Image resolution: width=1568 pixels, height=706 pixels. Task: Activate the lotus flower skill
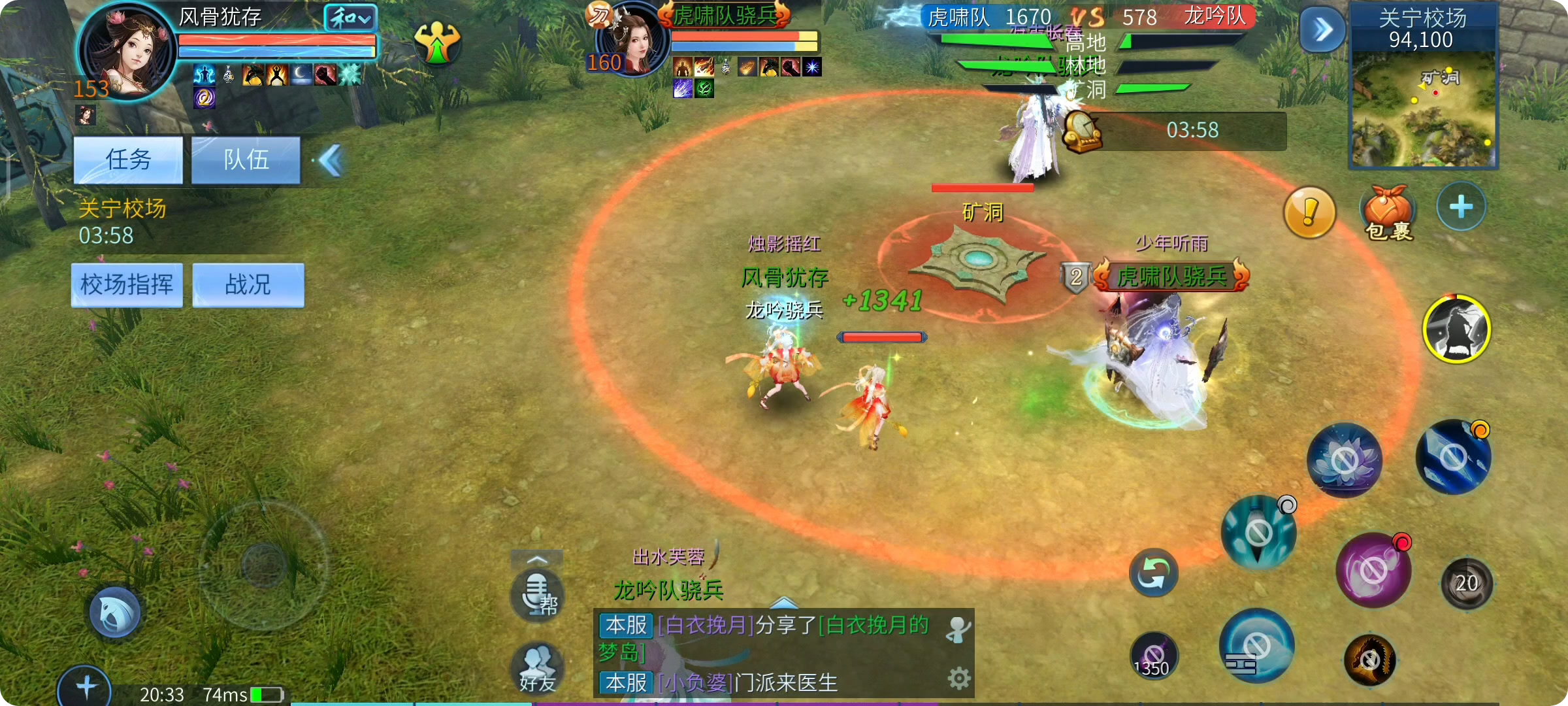coord(1344,460)
